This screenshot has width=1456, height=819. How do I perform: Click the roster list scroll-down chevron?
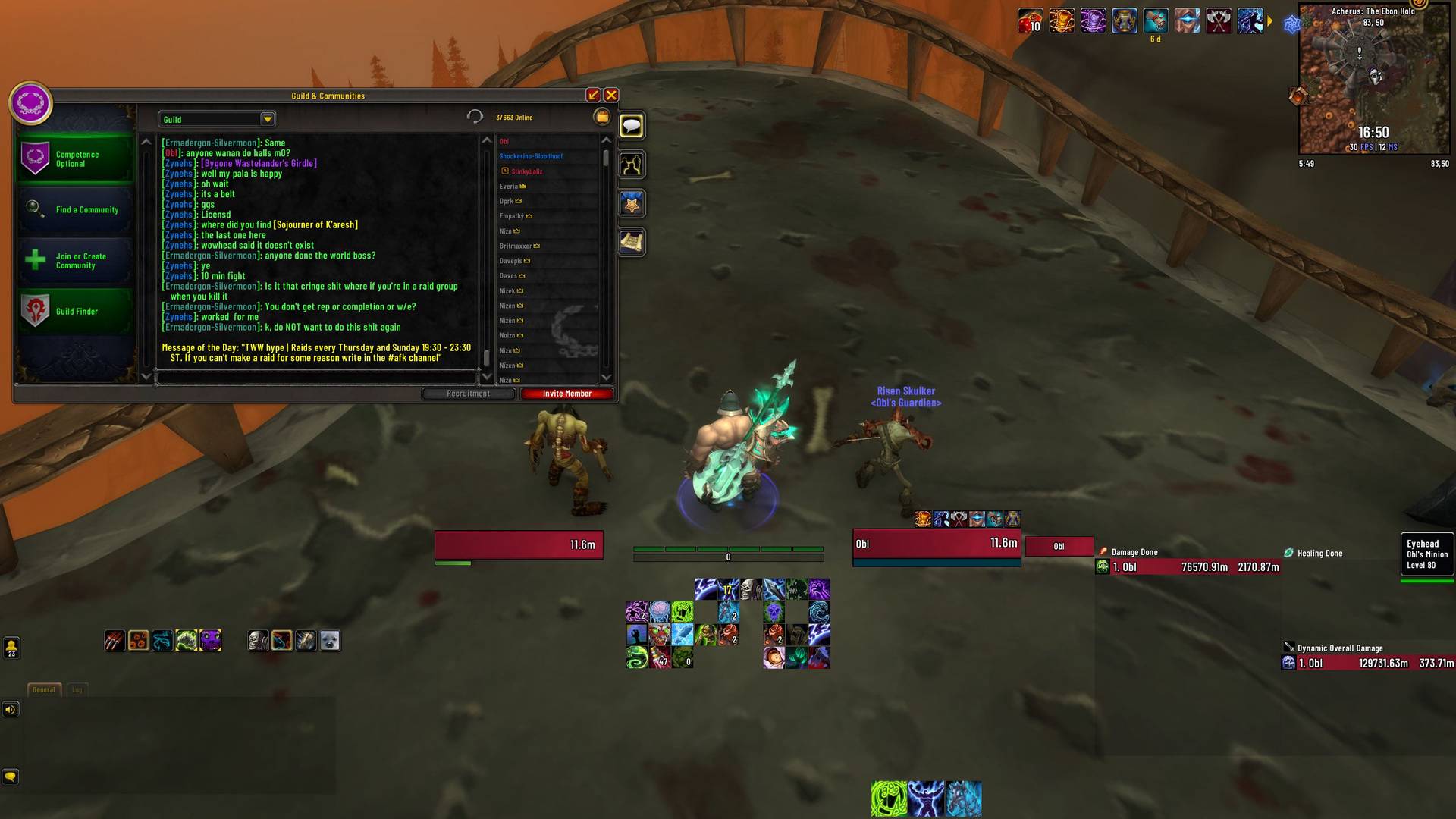pyautogui.click(x=605, y=377)
